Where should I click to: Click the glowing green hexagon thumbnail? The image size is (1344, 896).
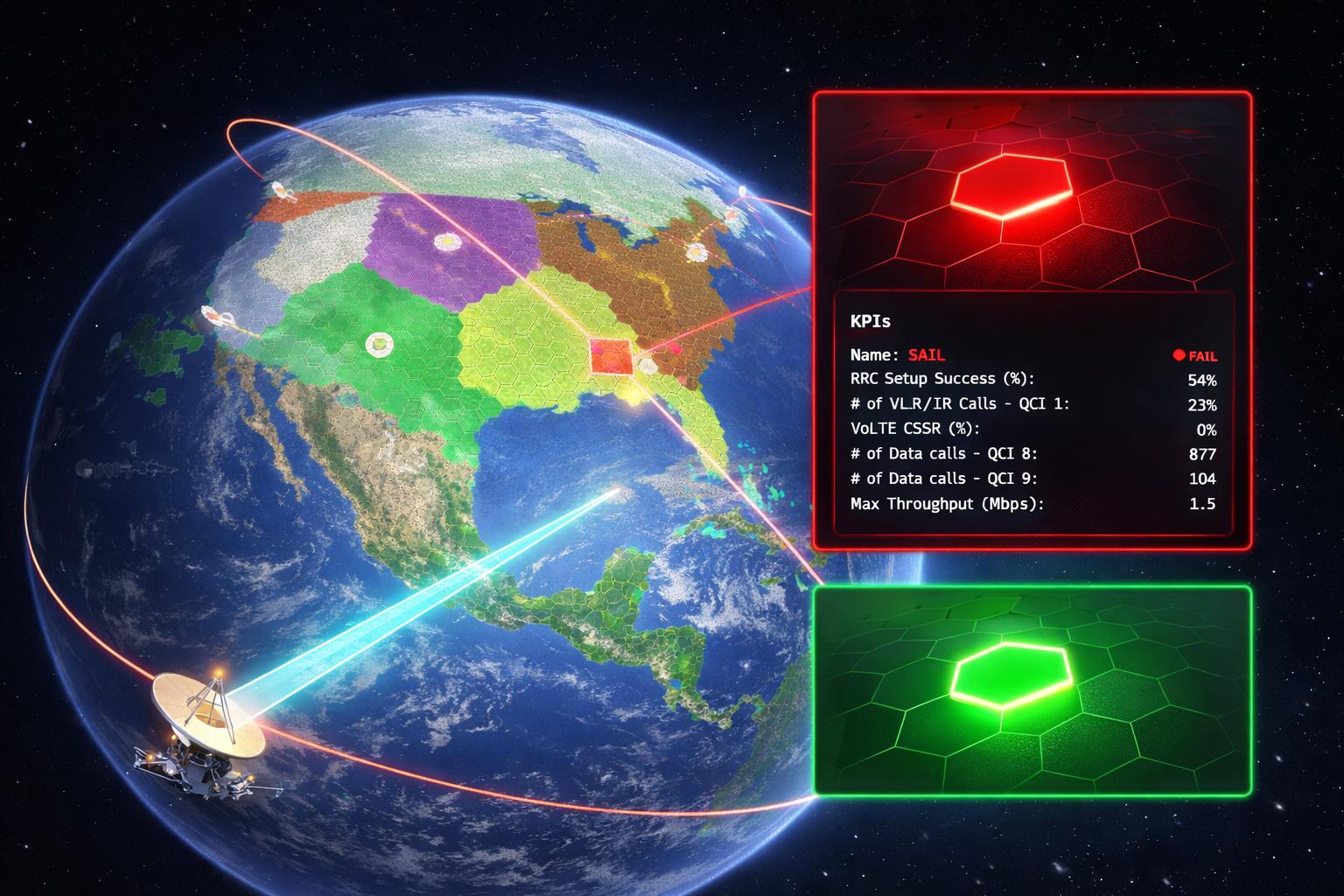(x=1011, y=674)
